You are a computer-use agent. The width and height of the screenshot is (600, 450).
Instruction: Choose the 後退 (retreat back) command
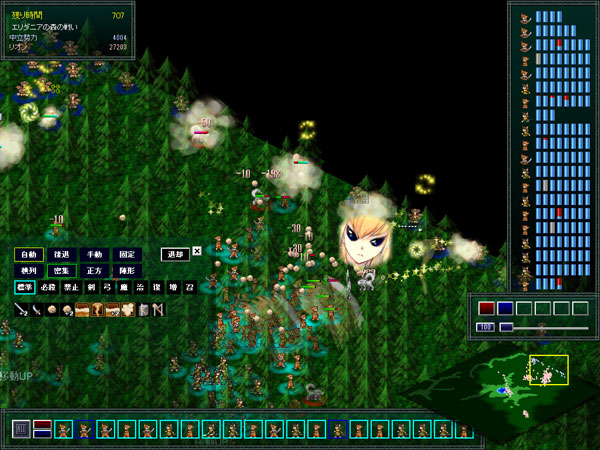[x=62, y=254]
